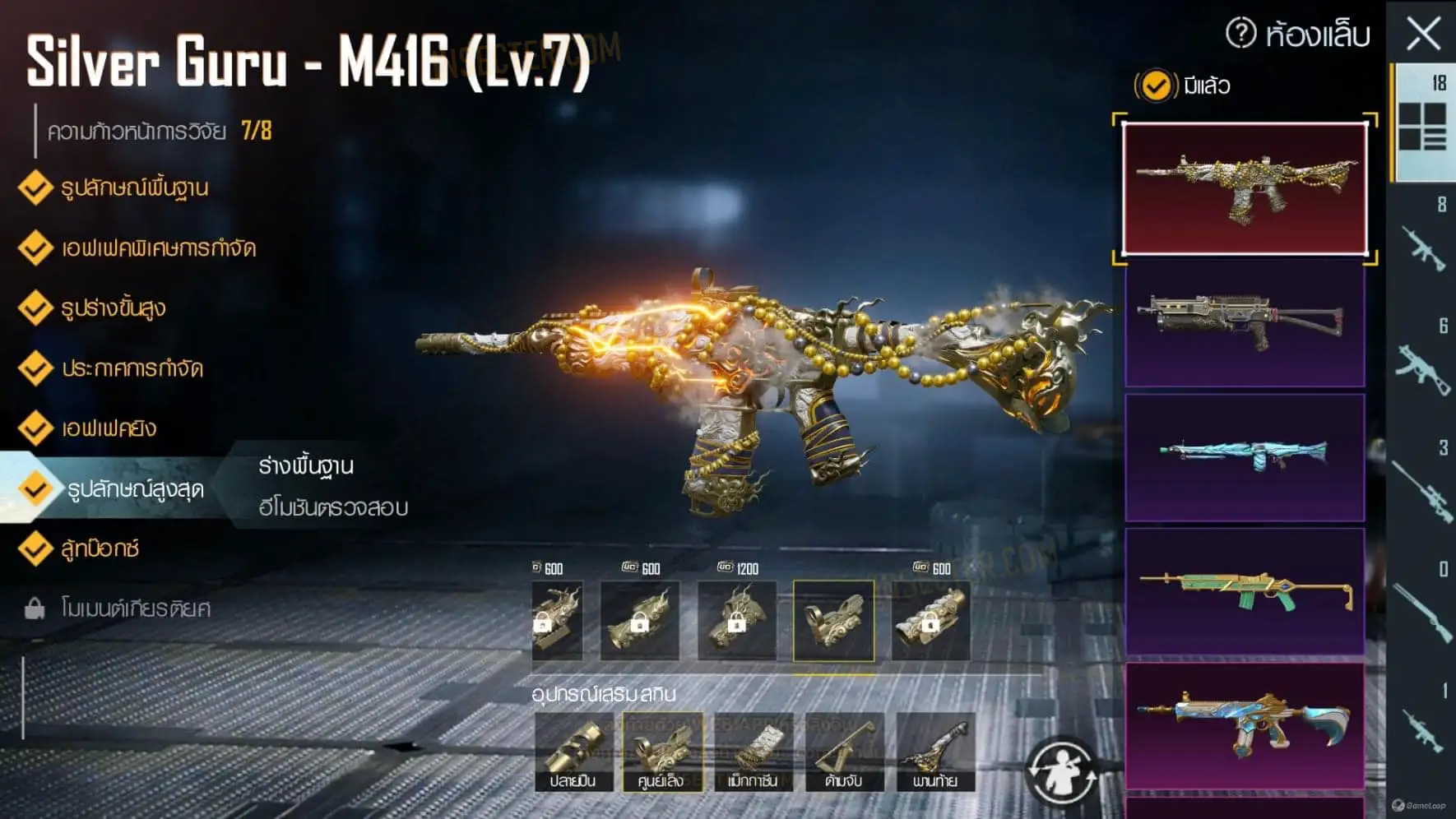The width and height of the screenshot is (1456, 819).
Task: Select the locked โมเมนต์เกียรติยศ entry
Action: (135, 608)
